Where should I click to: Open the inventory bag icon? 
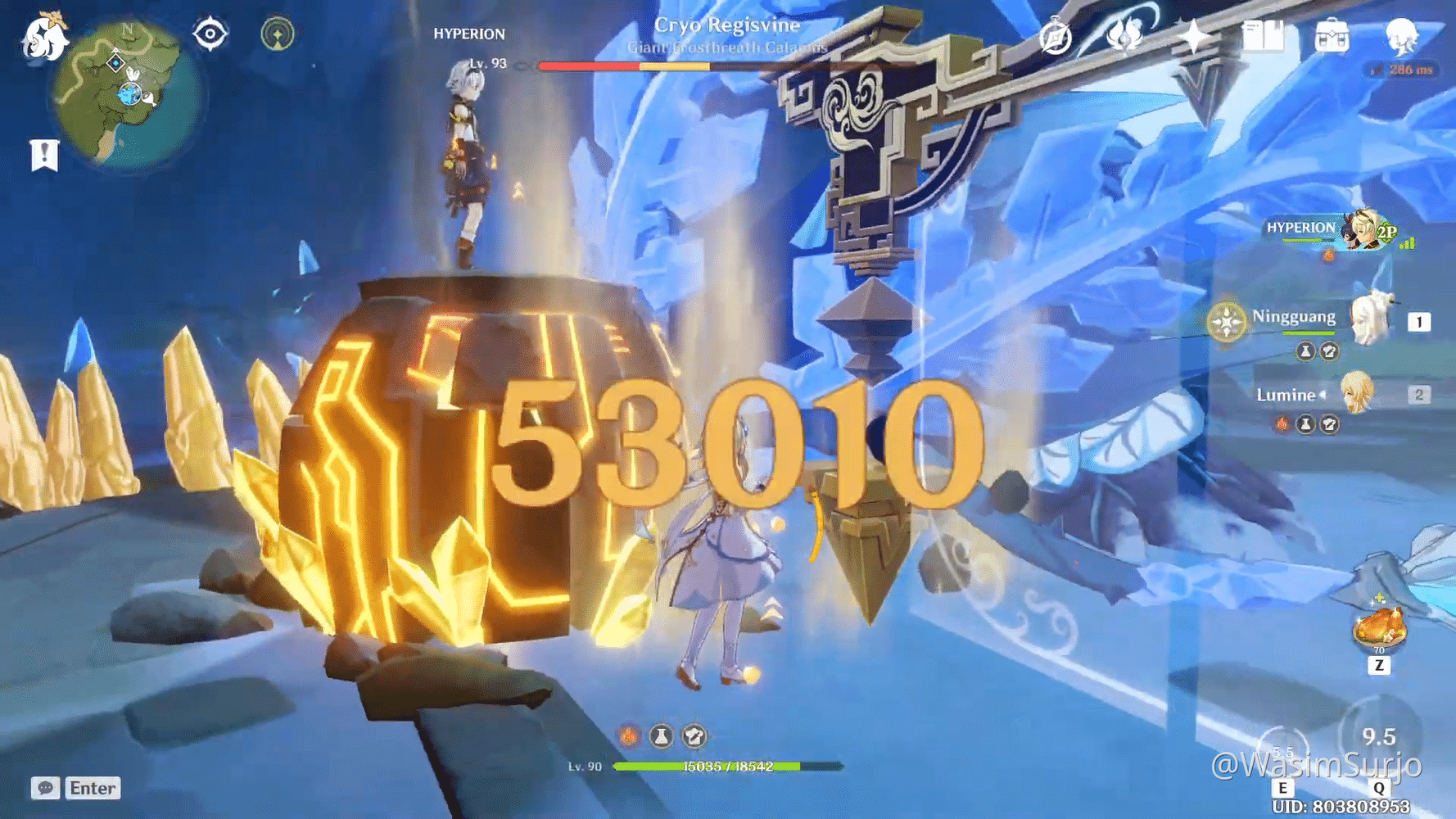tap(1332, 36)
